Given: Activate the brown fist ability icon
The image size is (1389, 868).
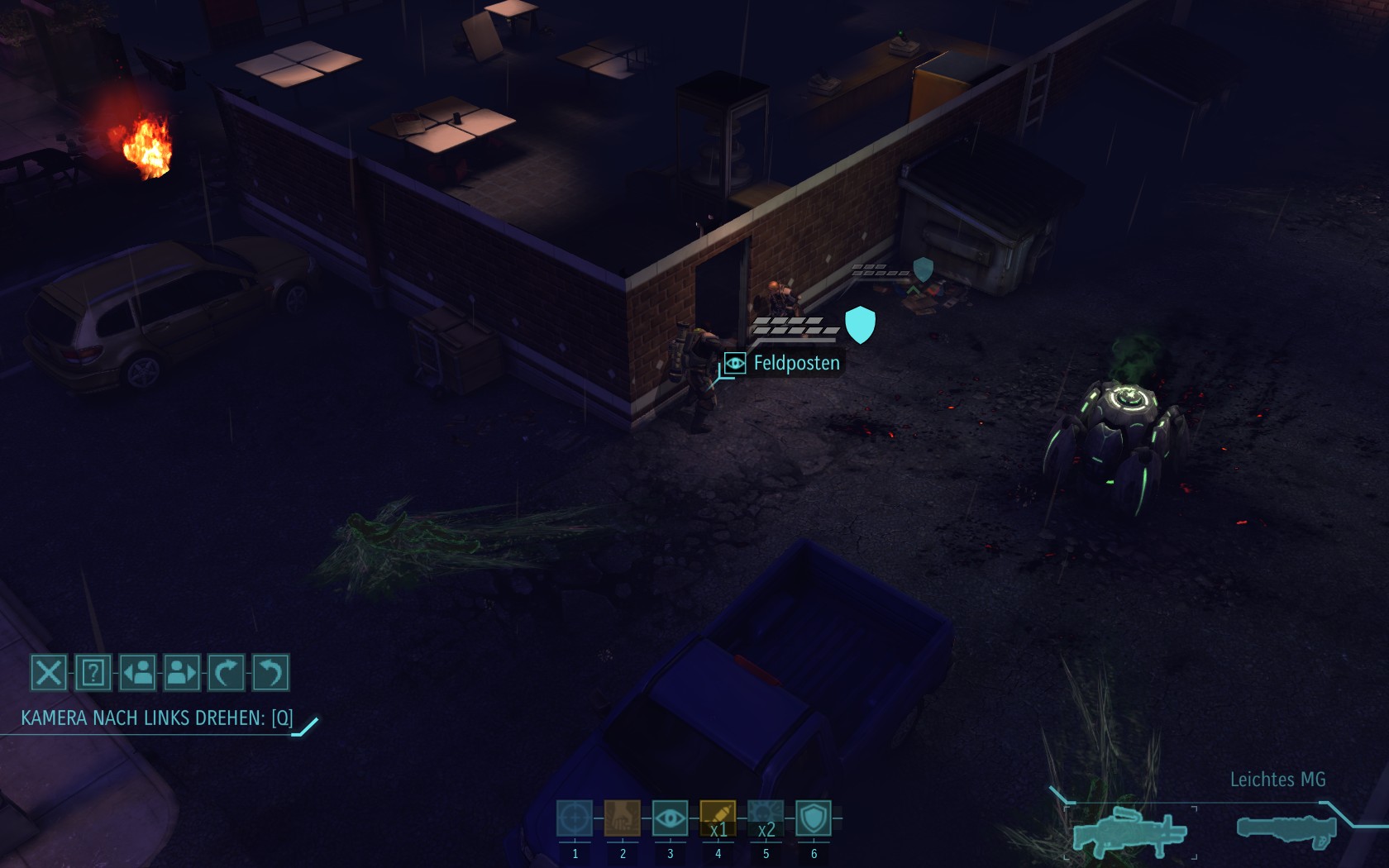Looking at the screenshot, I should click(x=622, y=818).
